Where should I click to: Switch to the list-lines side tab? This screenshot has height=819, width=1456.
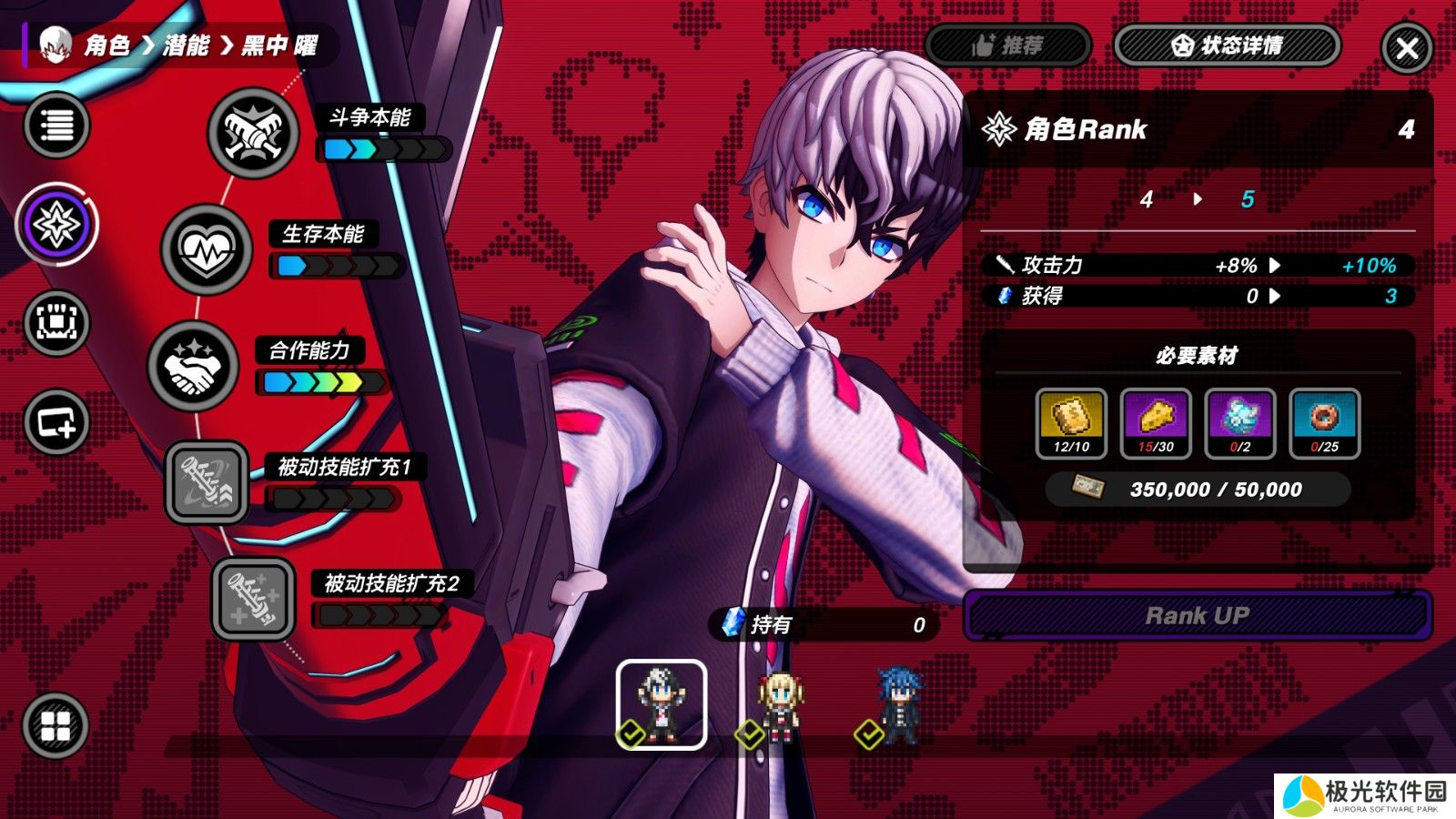pos(56,125)
